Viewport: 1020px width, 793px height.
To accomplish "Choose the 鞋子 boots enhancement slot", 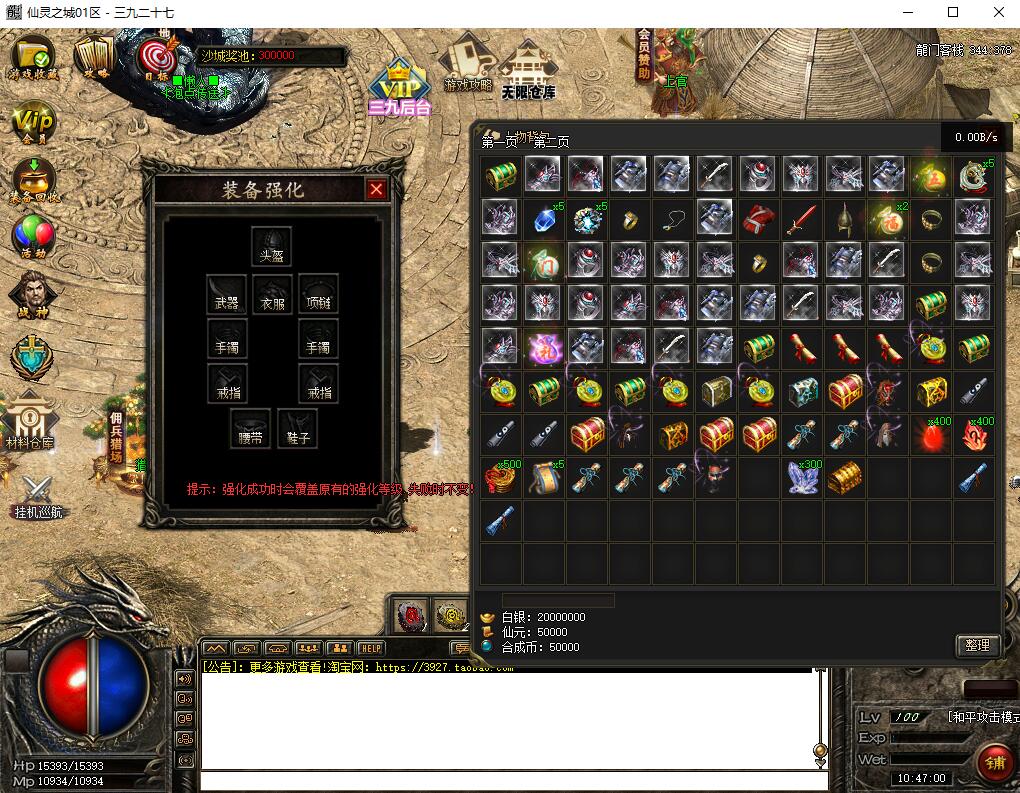I will pyautogui.click(x=297, y=428).
